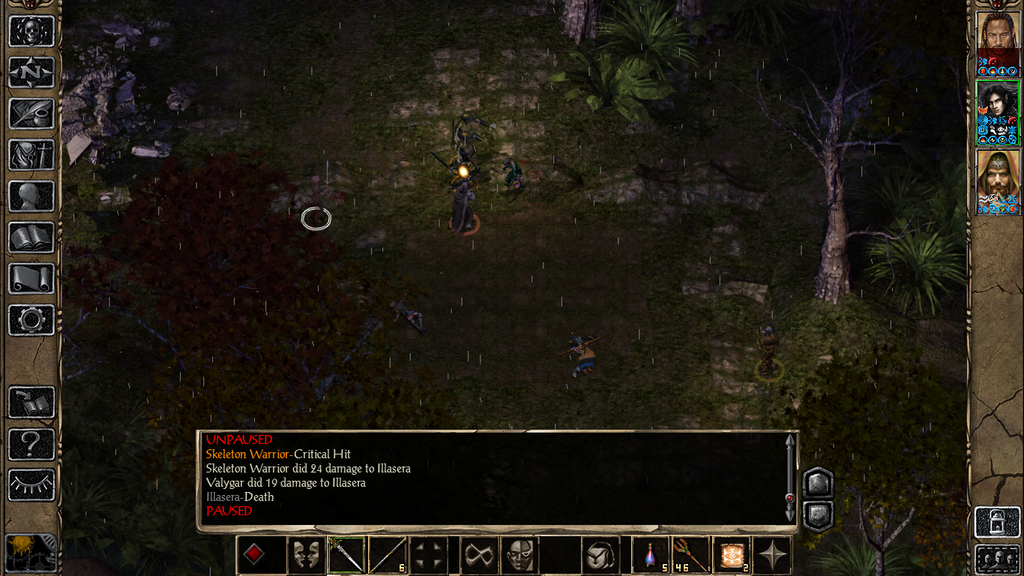Image resolution: width=1024 pixels, height=576 pixels.
Task: Equip the sword weapon slot
Action: coord(346,555)
